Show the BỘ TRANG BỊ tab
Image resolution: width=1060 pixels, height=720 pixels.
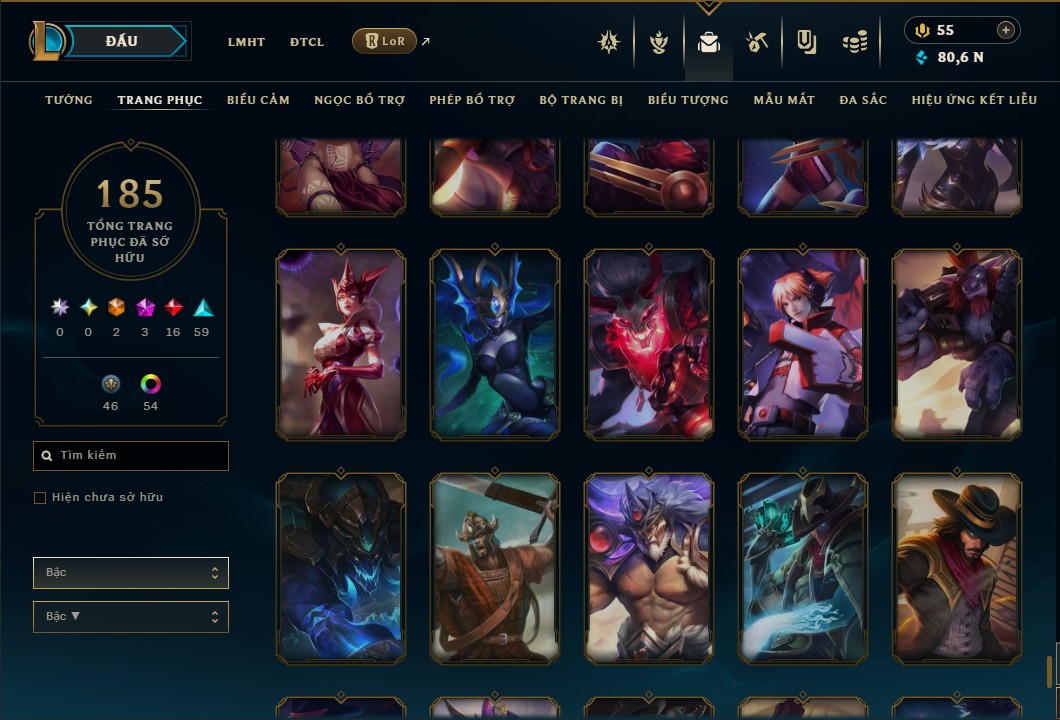point(581,100)
